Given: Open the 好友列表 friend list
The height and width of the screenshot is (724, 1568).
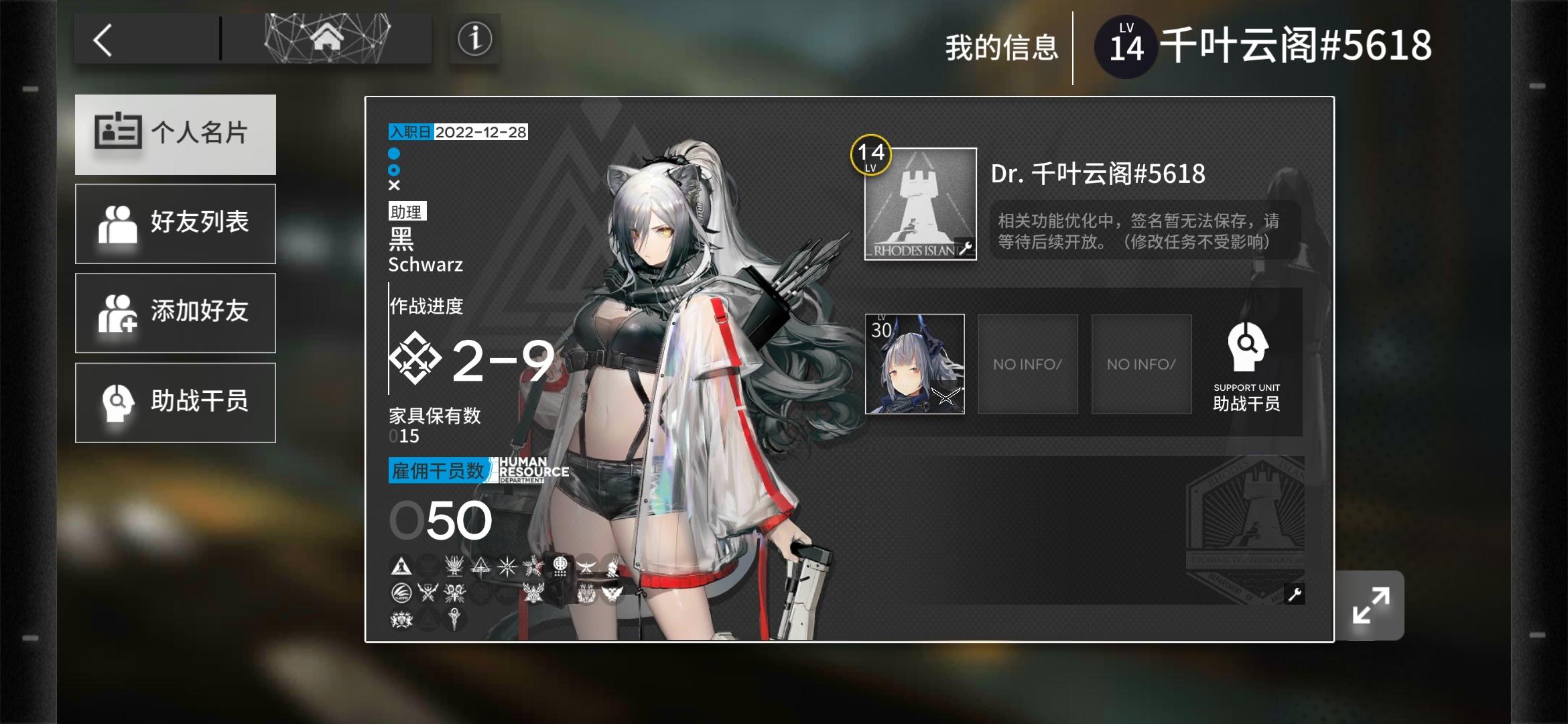Looking at the screenshot, I should point(176,223).
